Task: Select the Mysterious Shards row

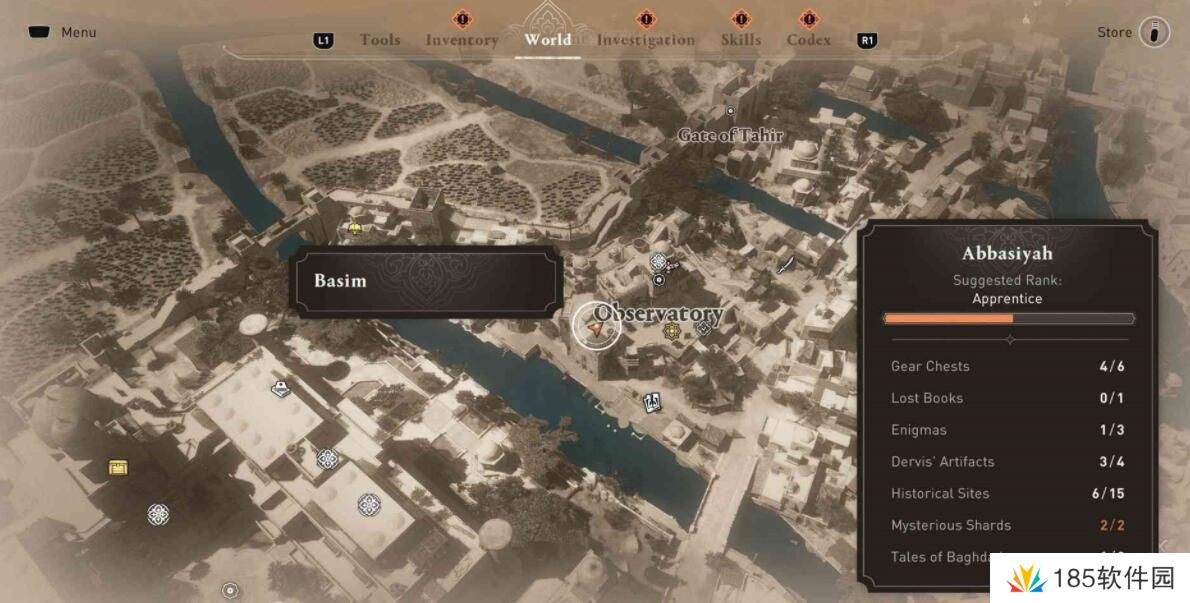Action: 1007,525
